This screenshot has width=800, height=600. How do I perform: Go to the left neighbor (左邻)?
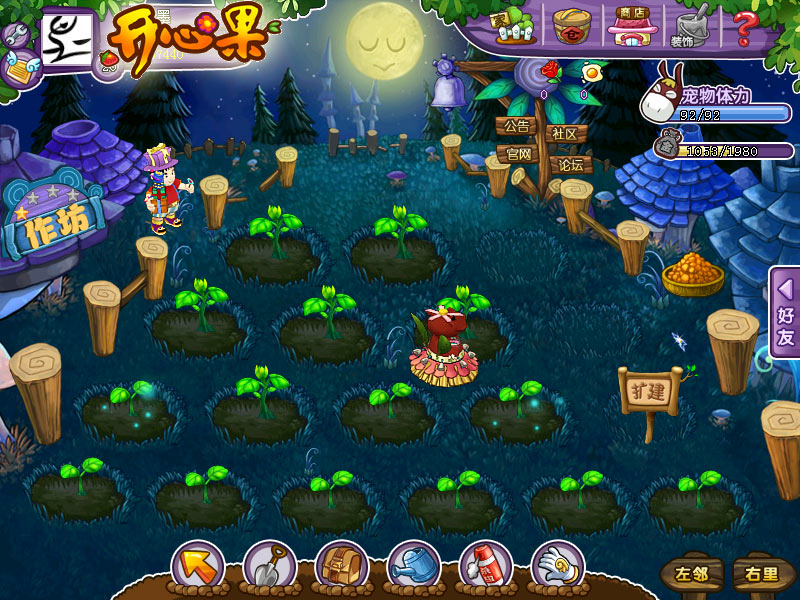[692, 574]
